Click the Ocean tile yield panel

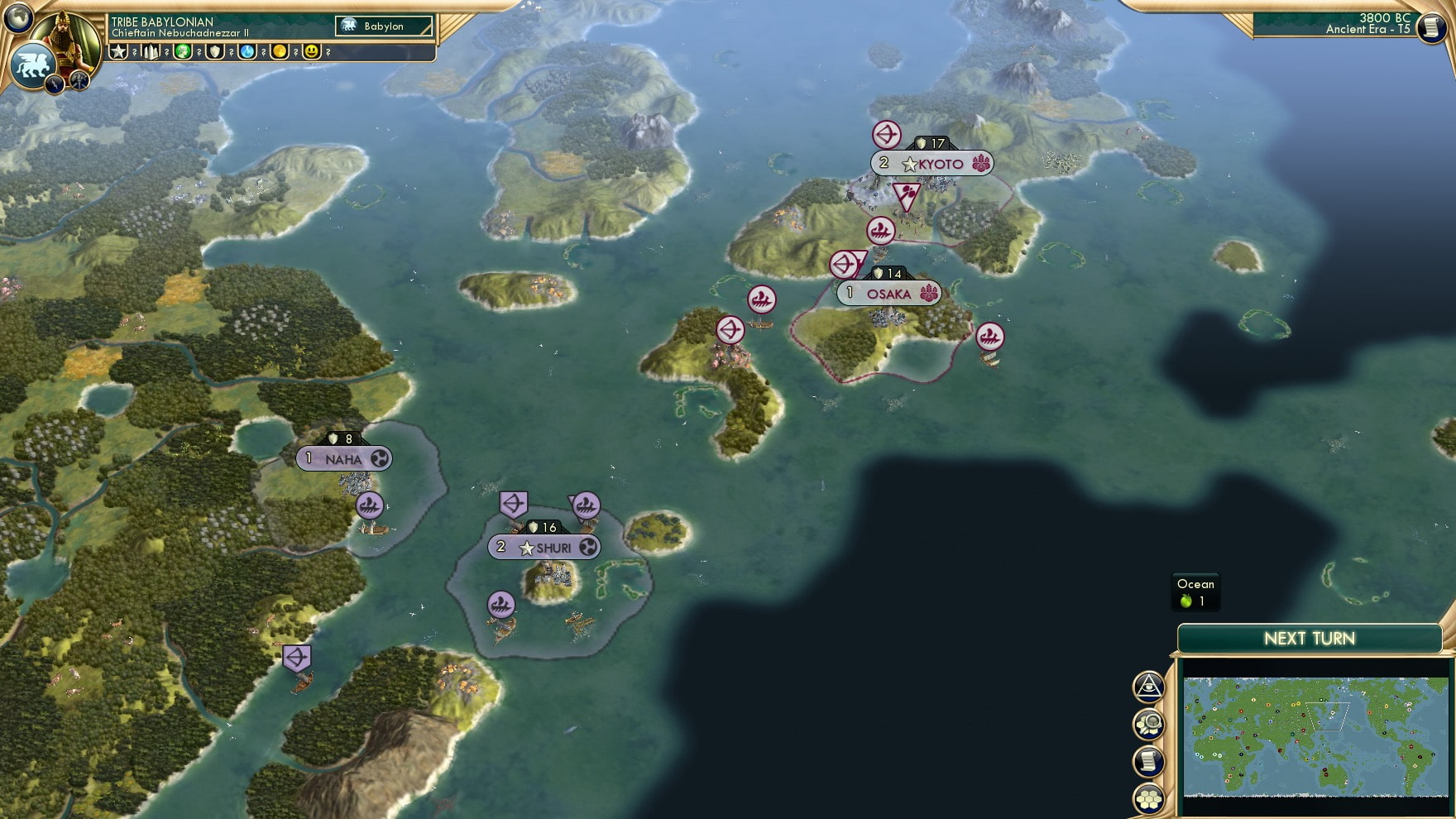tap(1195, 592)
